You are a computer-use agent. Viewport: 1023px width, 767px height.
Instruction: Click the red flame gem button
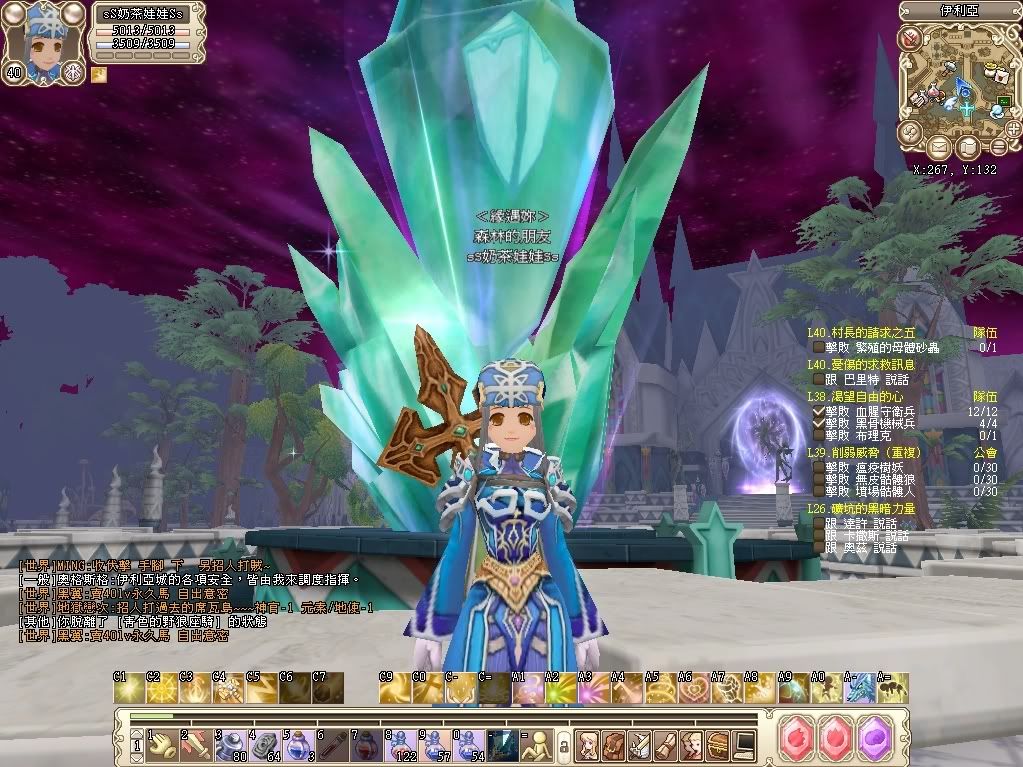[x=835, y=739]
